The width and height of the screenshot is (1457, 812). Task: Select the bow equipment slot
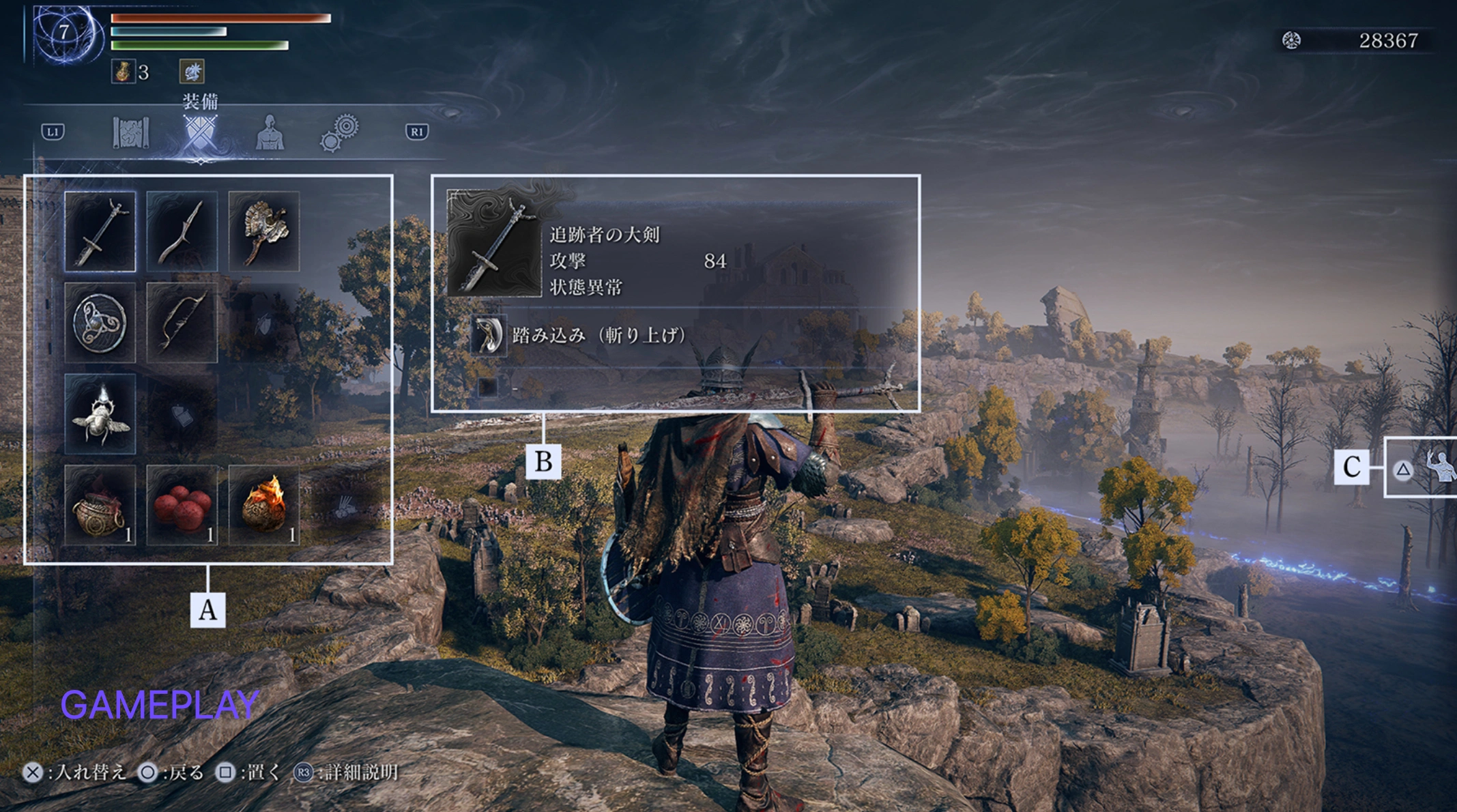[182, 323]
